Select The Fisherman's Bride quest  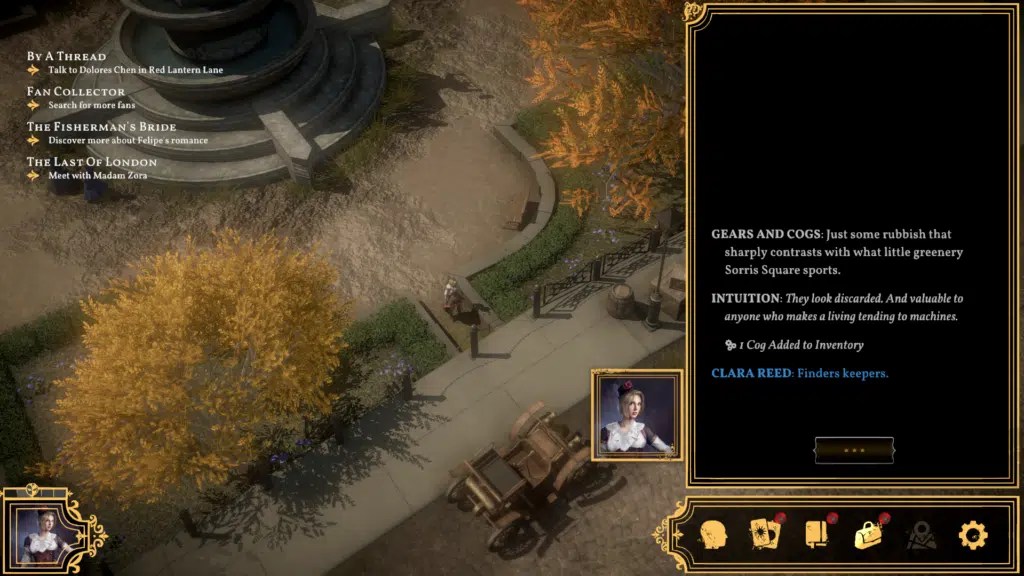click(101, 127)
